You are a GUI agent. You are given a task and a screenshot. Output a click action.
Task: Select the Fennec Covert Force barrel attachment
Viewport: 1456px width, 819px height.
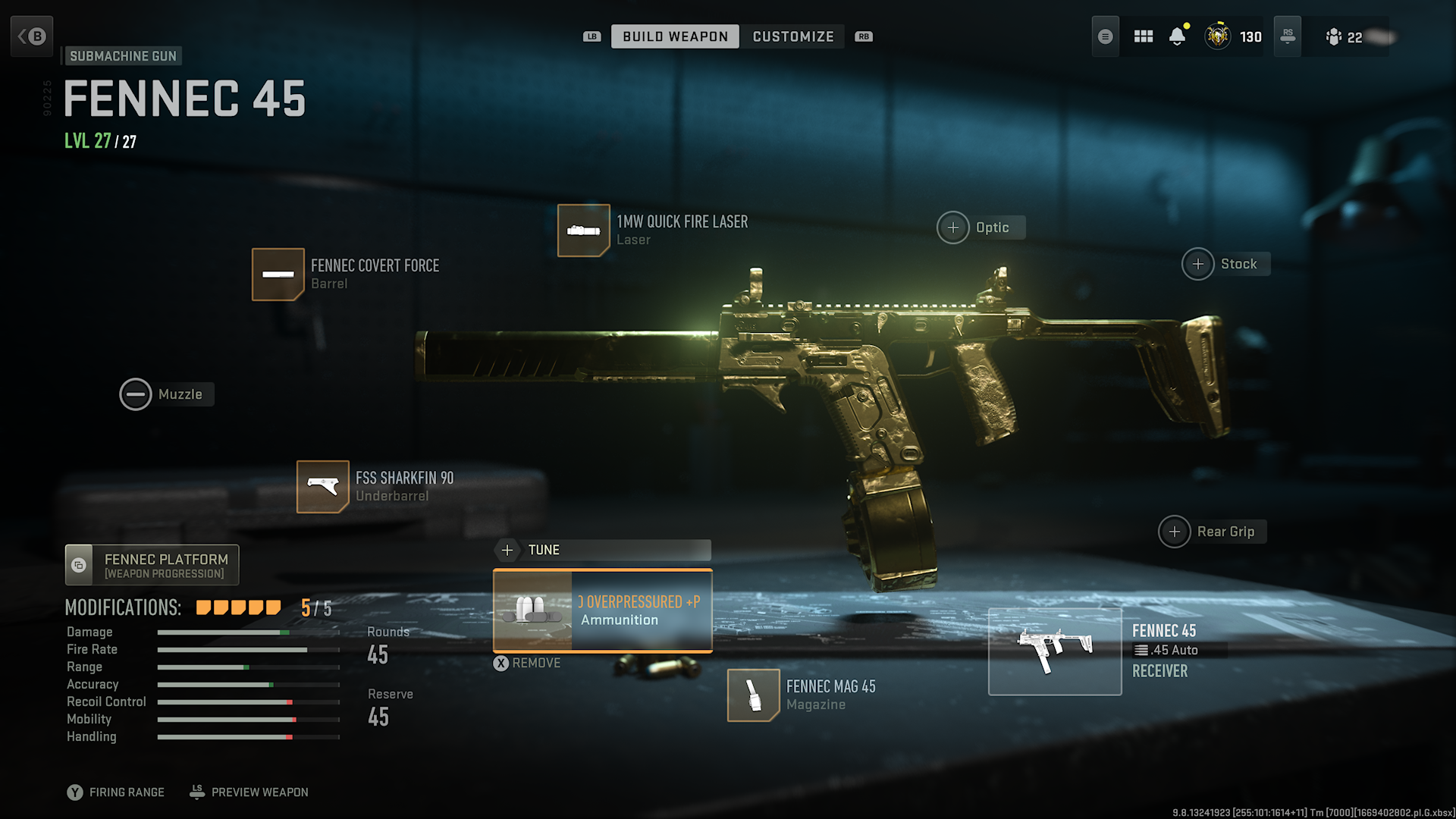click(x=278, y=274)
